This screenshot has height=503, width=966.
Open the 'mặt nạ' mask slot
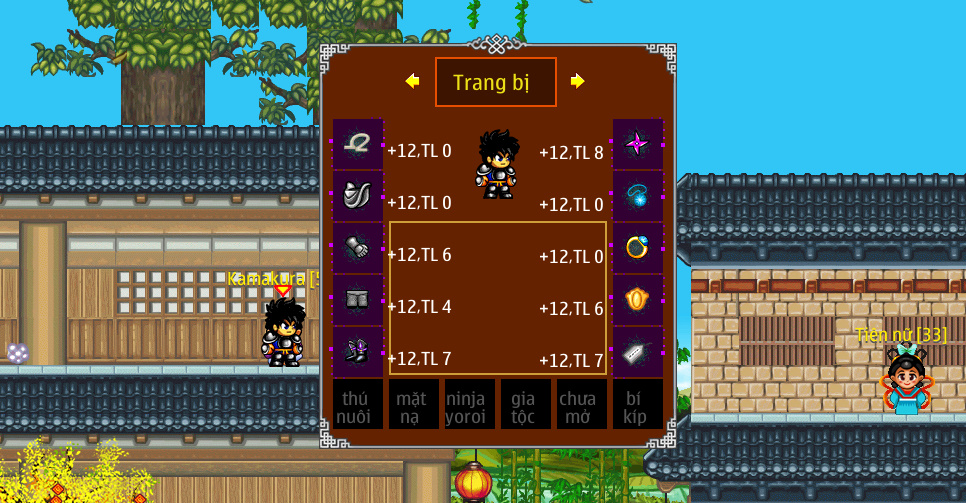coord(413,404)
